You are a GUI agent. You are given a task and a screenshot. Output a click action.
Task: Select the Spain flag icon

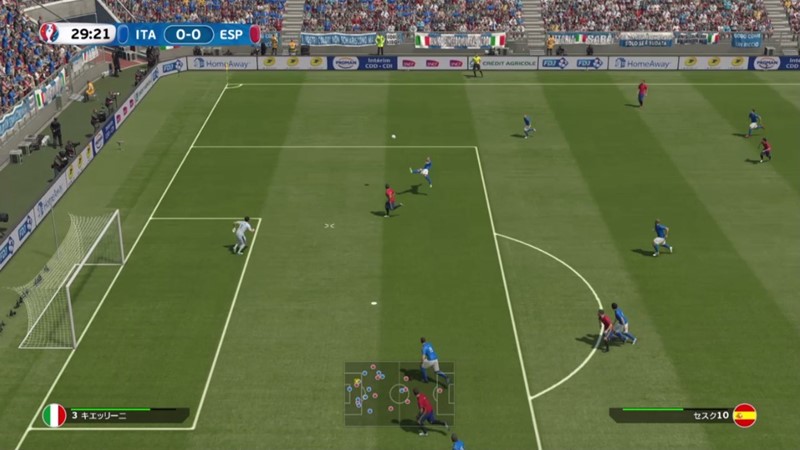744,415
